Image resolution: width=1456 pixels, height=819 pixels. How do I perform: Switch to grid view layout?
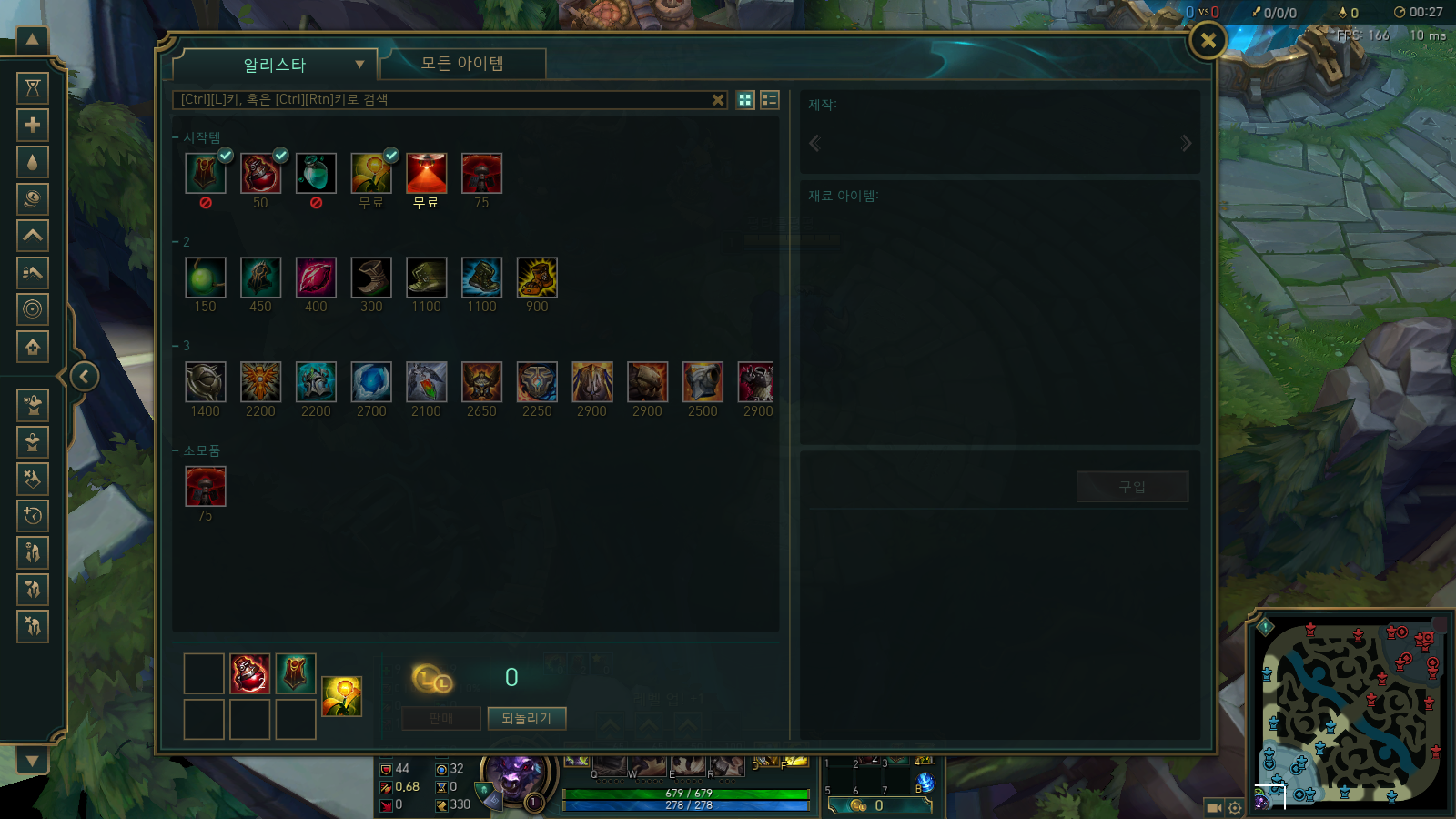click(745, 100)
